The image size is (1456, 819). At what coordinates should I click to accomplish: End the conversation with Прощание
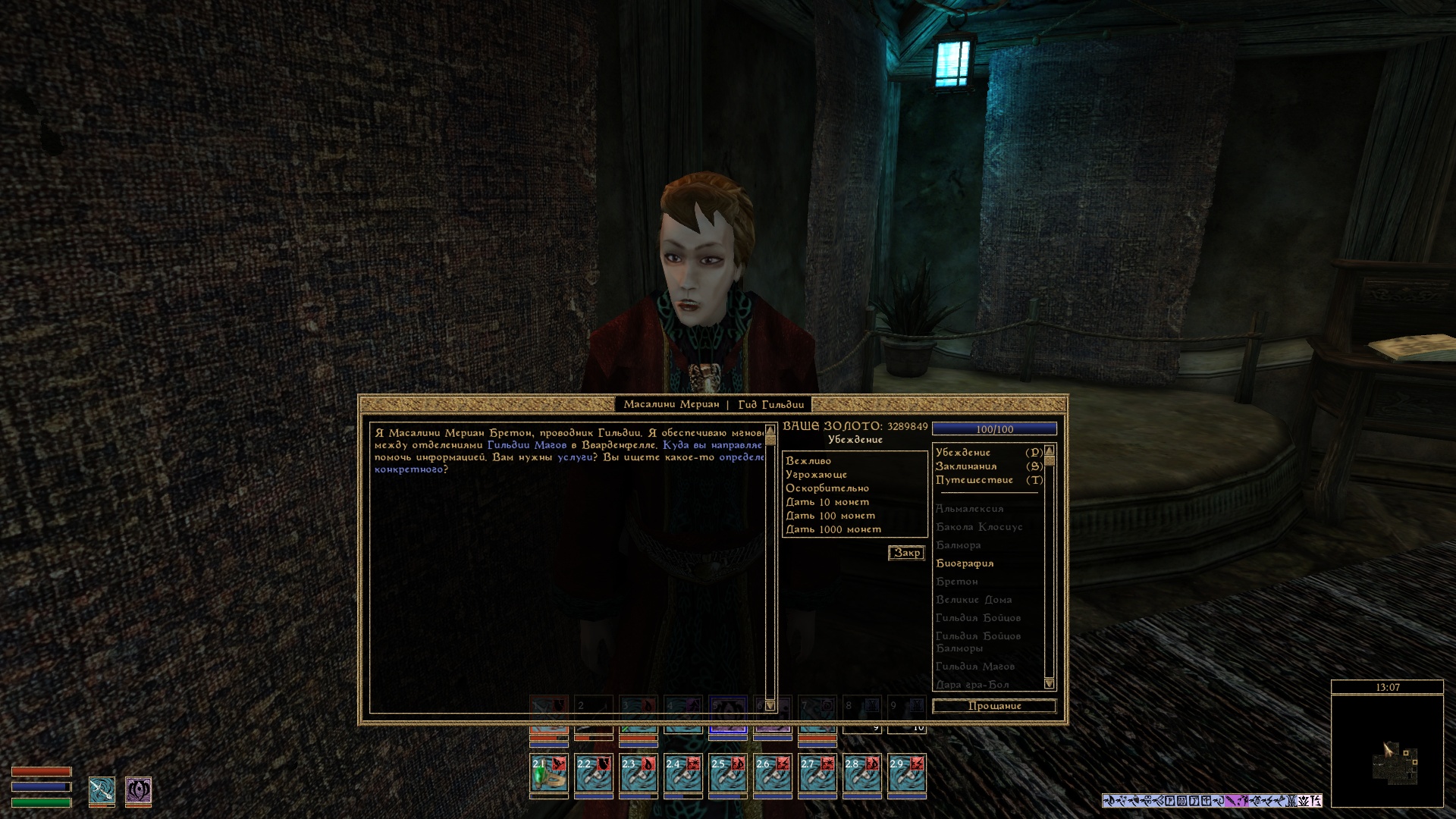coord(994,706)
